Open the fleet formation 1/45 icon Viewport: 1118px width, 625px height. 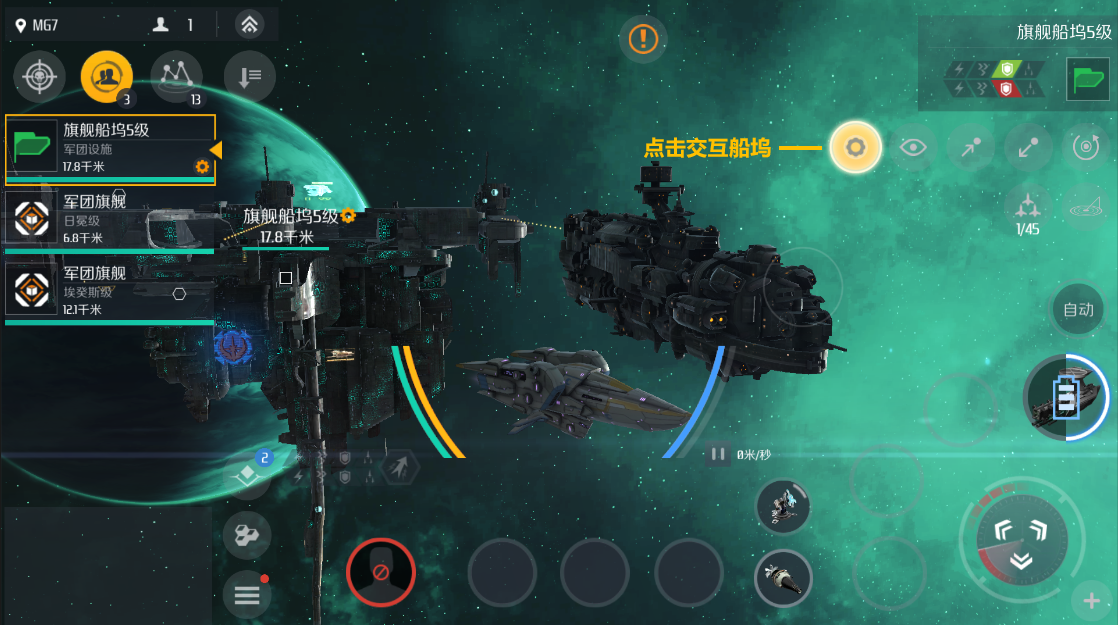pyautogui.click(x=1029, y=208)
